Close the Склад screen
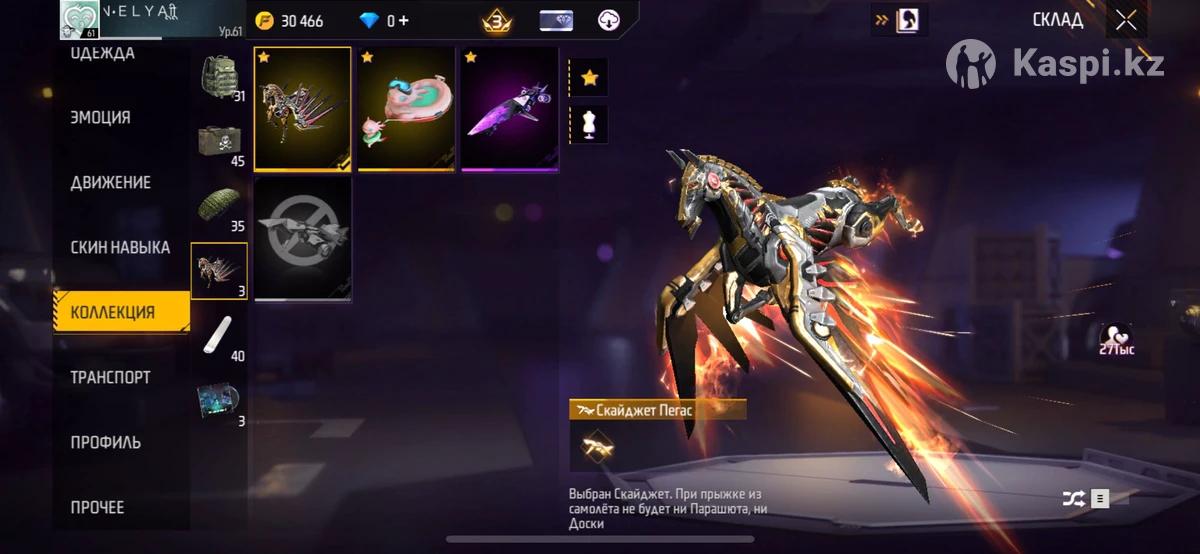 (1126, 21)
